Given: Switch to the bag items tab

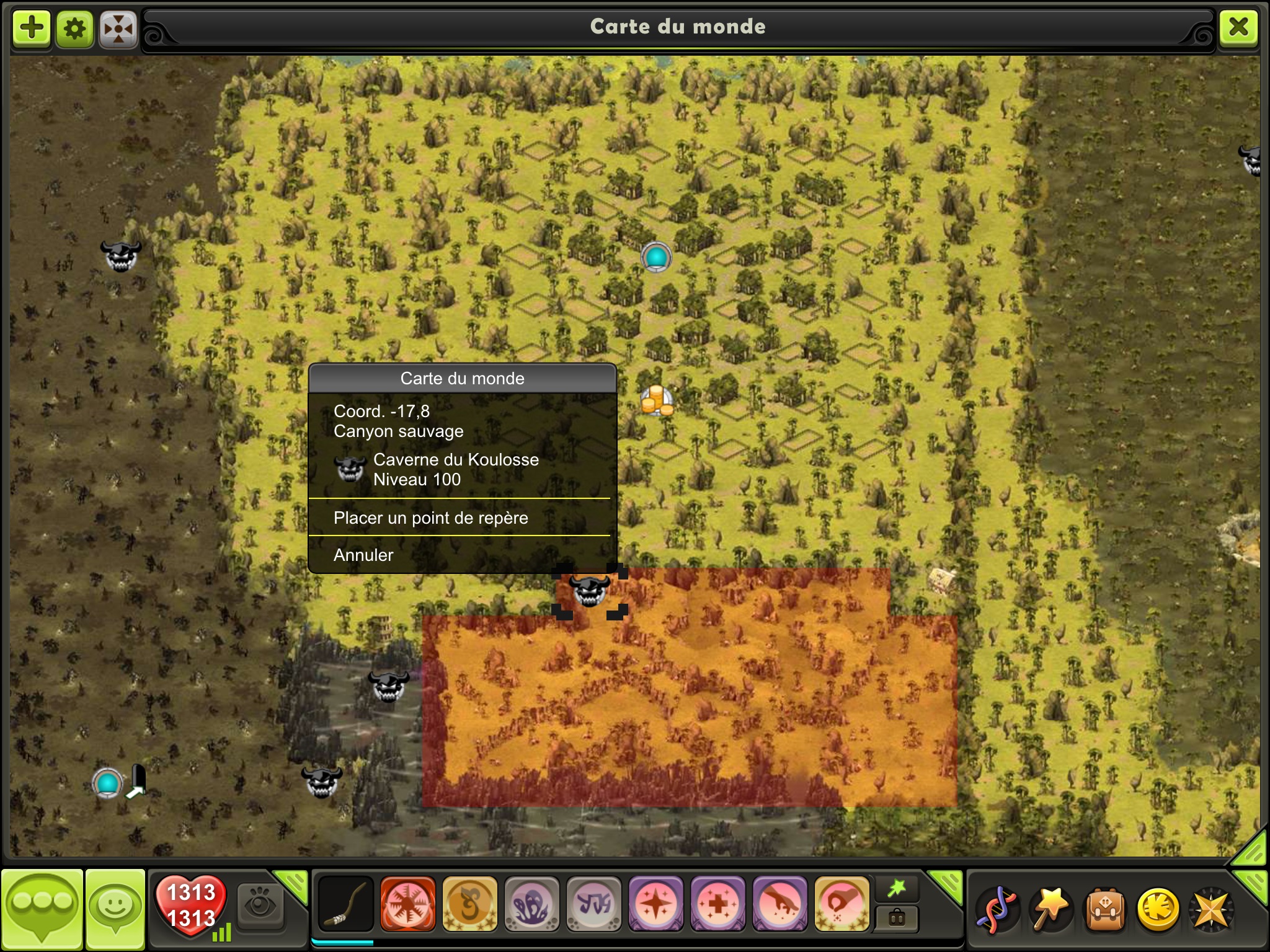Looking at the screenshot, I should 897,918.
